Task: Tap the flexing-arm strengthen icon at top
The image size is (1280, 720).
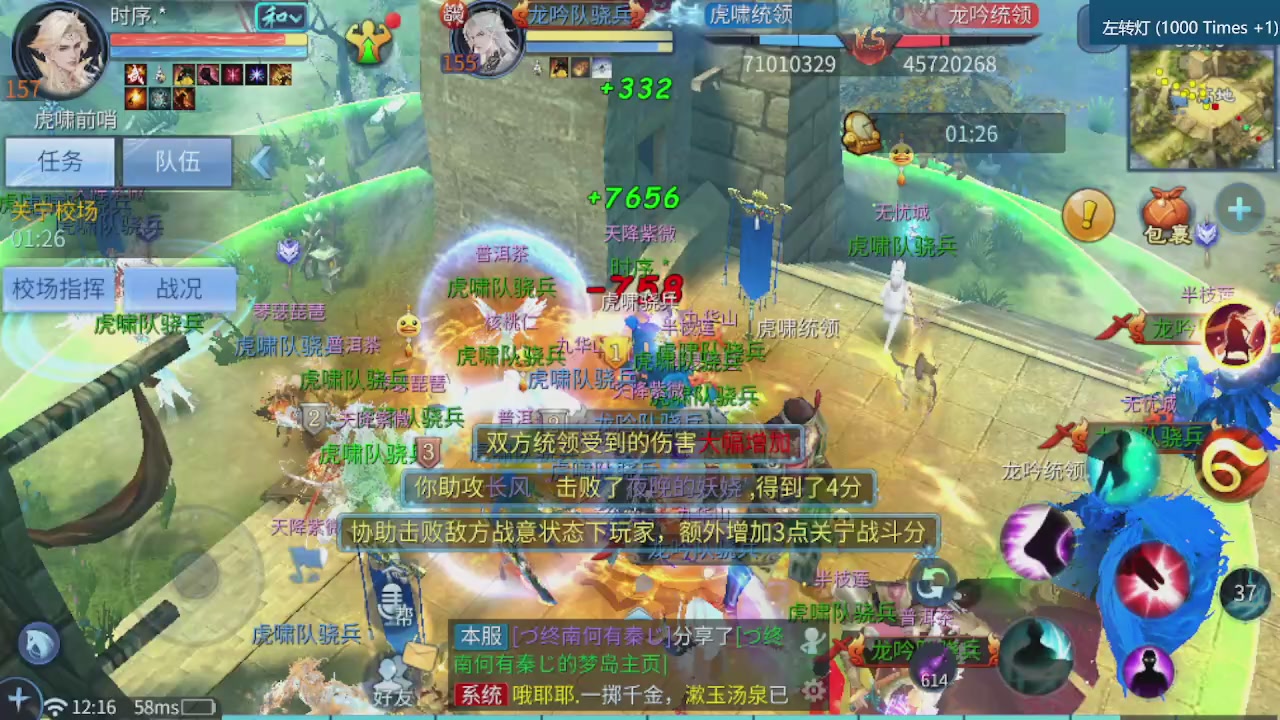Action: click(369, 40)
